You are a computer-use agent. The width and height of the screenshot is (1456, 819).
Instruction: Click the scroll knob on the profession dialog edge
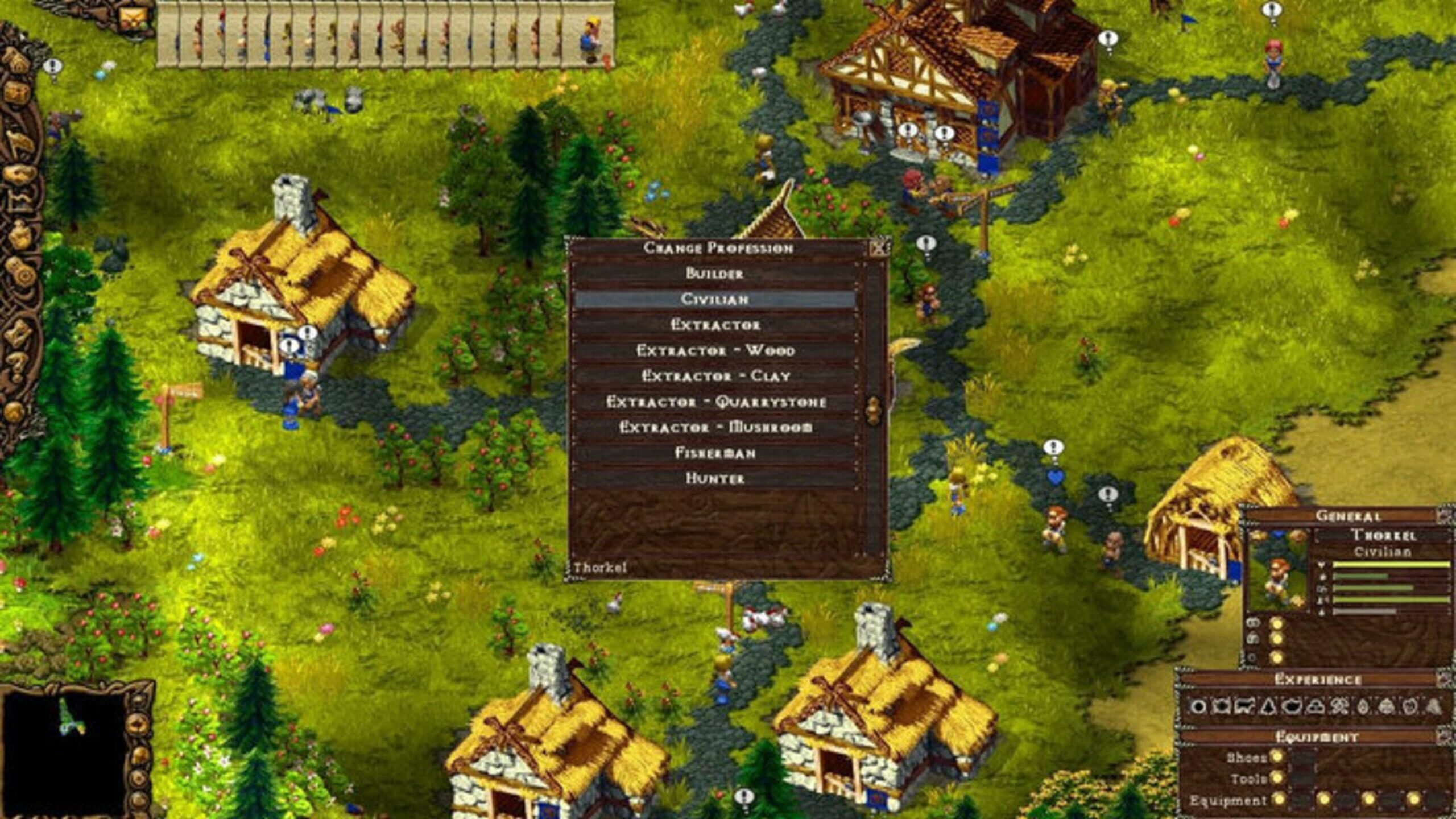pos(874,411)
